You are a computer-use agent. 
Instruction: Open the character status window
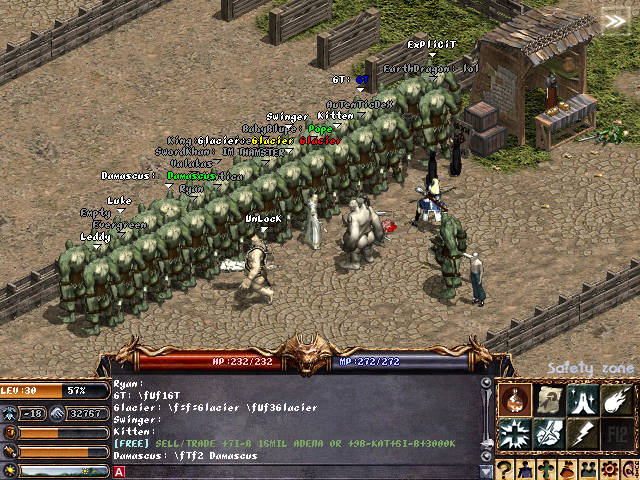(x=526, y=469)
